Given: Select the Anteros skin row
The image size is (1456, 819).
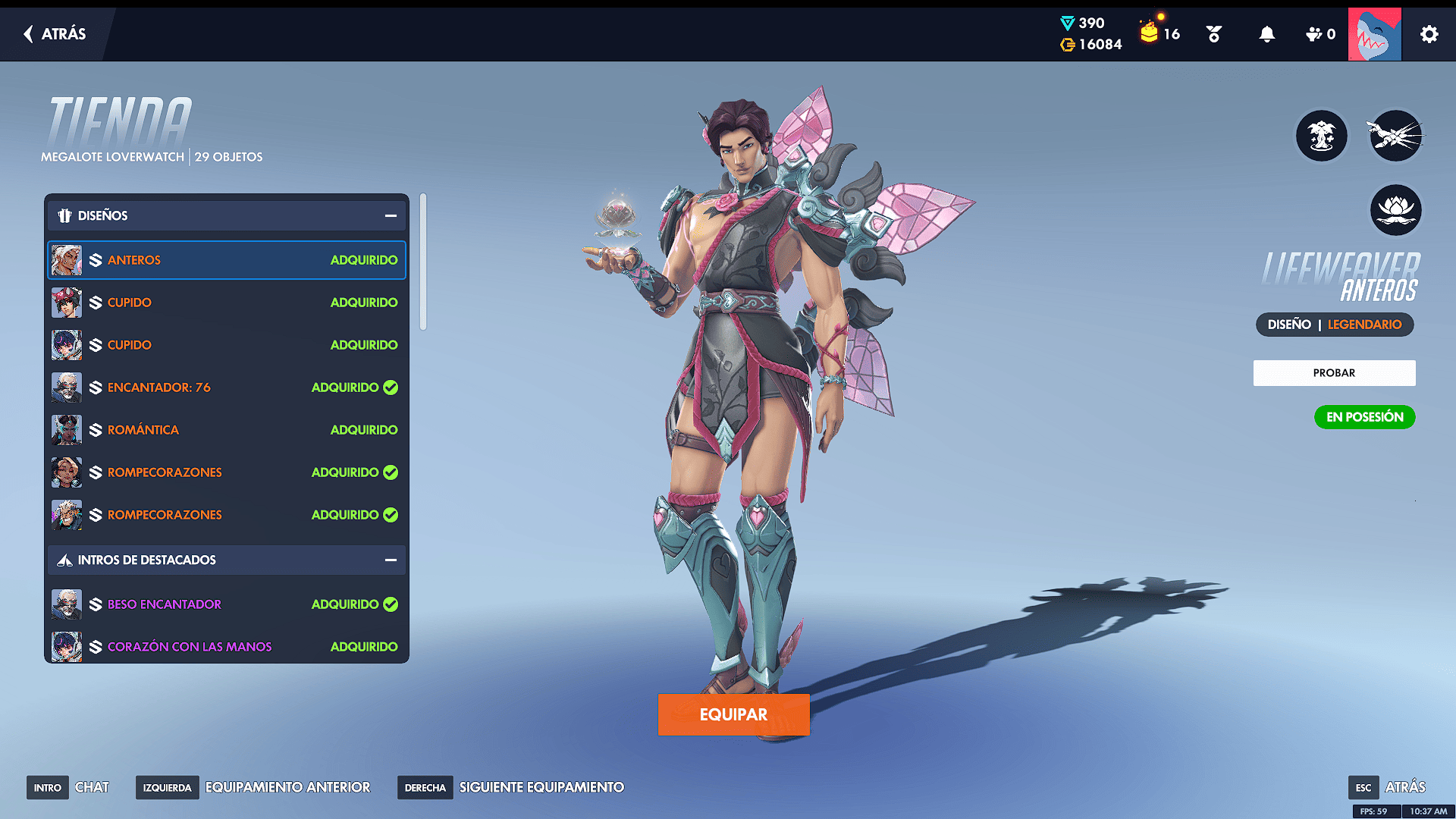Looking at the screenshot, I should click(x=226, y=260).
